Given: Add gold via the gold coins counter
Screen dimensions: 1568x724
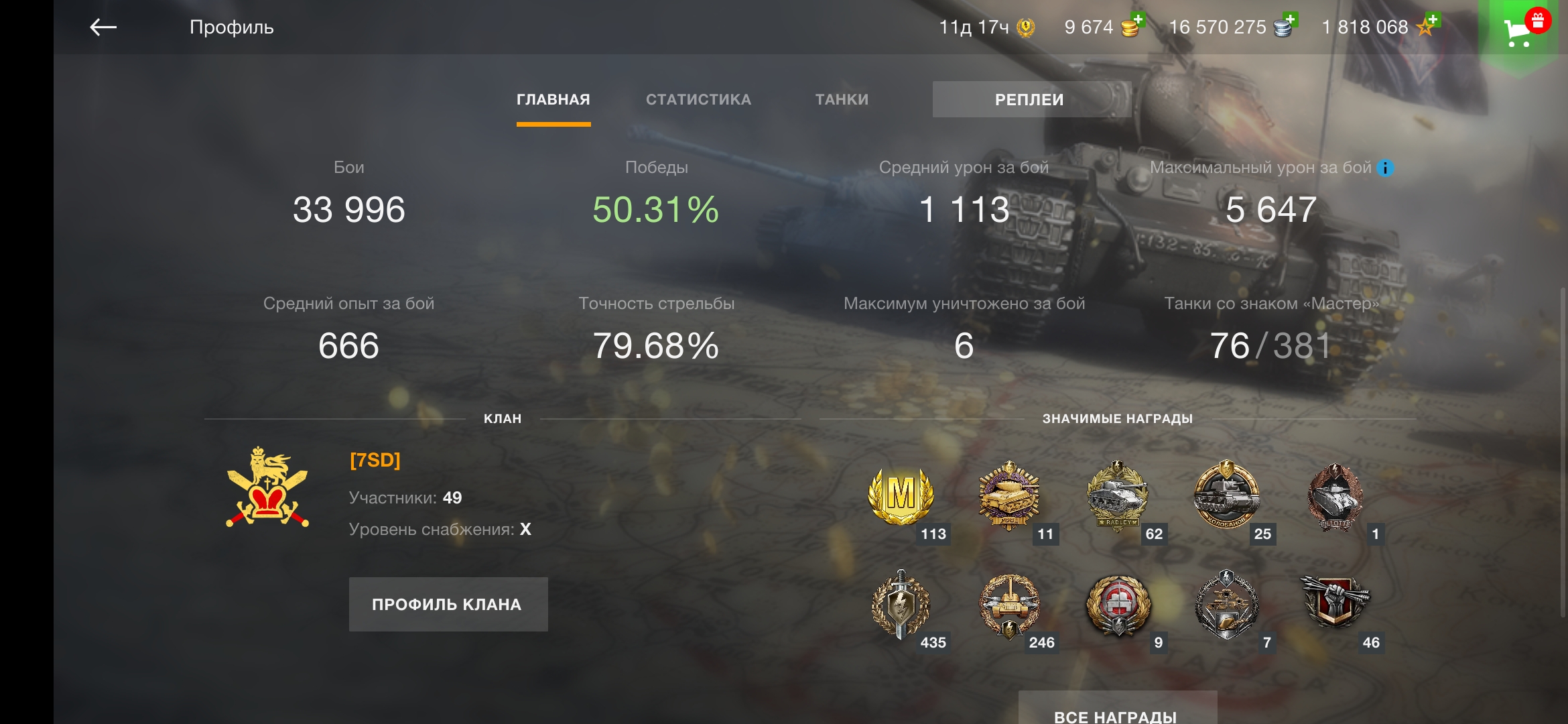Looking at the screenshot, I should [x=1103, y=27].
